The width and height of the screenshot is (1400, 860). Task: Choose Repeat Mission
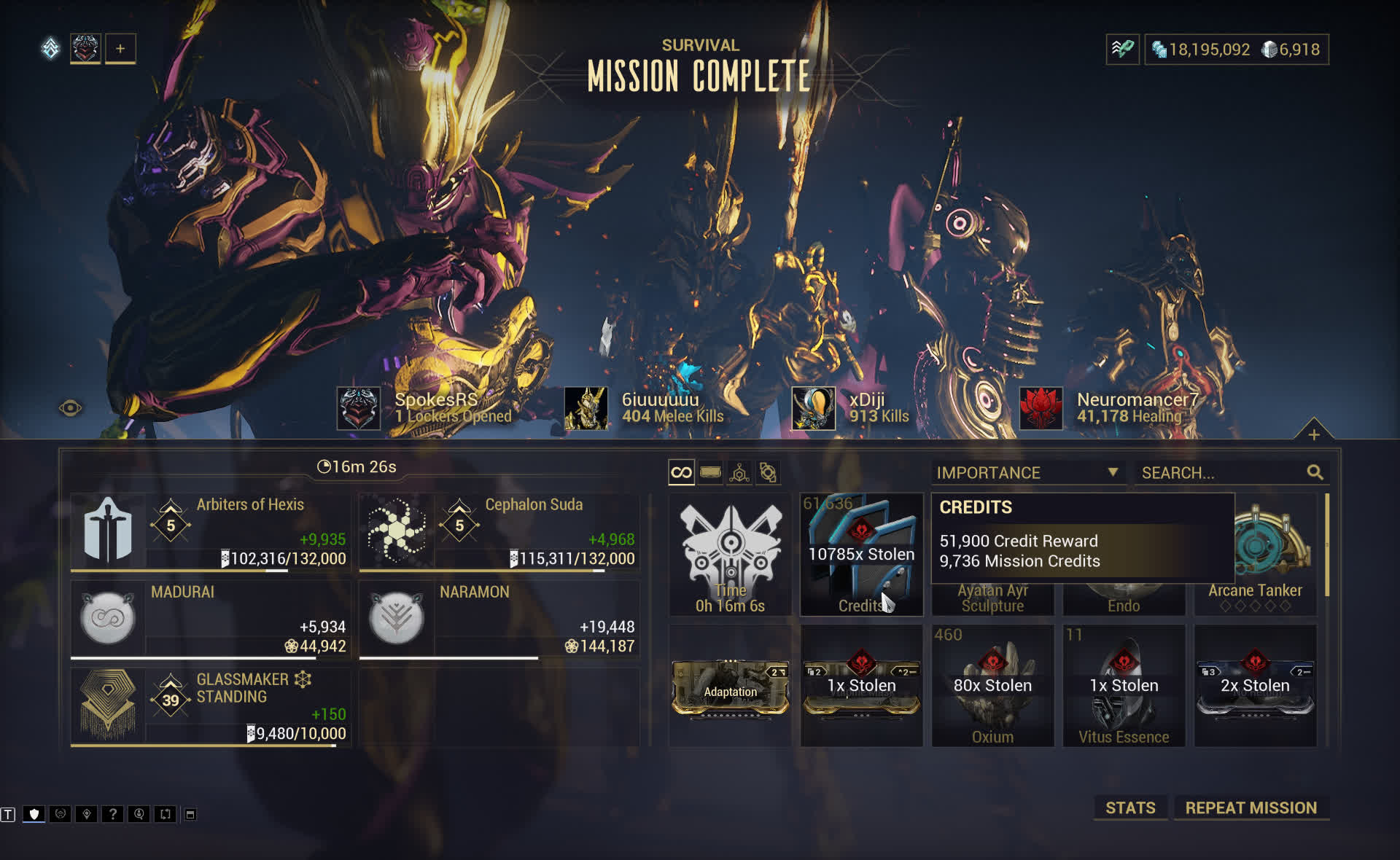click(x=1251, y=808)
